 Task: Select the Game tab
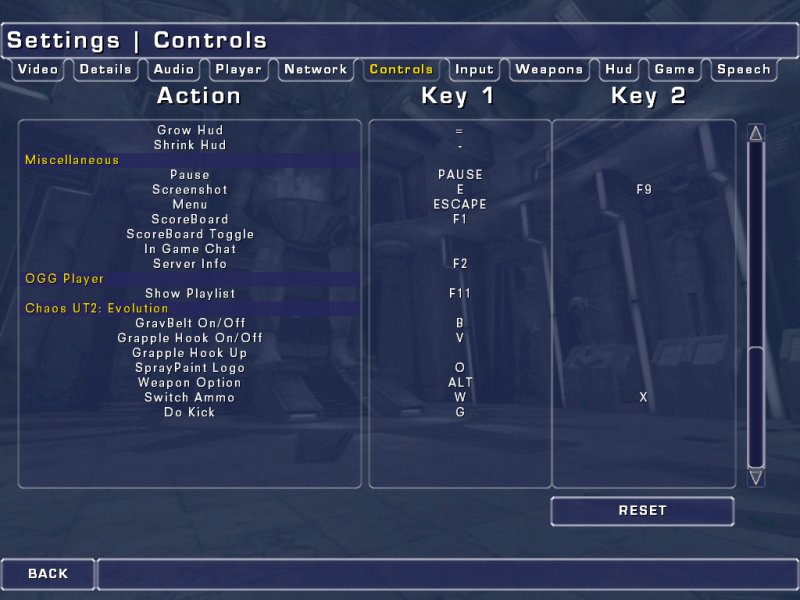[674, 70]
